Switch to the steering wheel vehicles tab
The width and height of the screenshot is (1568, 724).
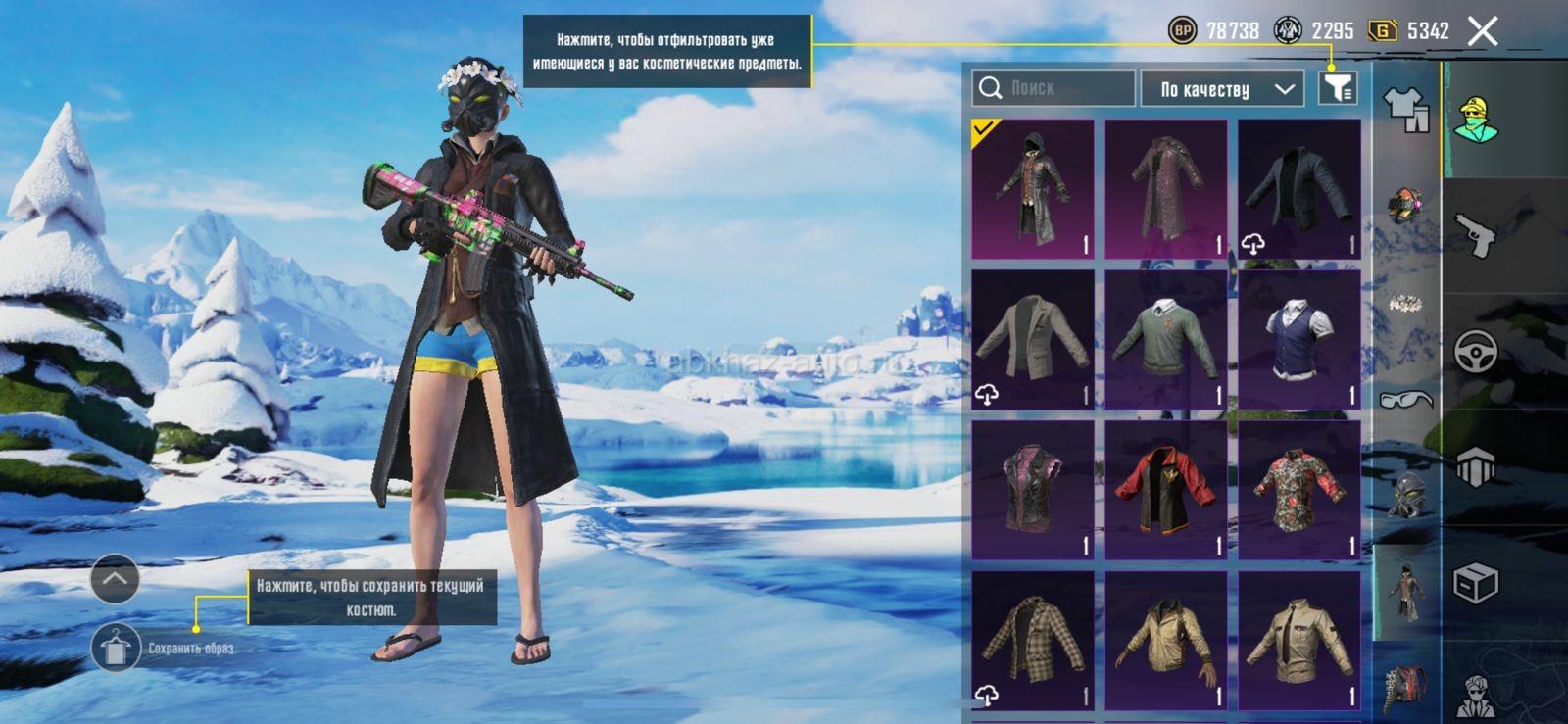[1475, 351]
